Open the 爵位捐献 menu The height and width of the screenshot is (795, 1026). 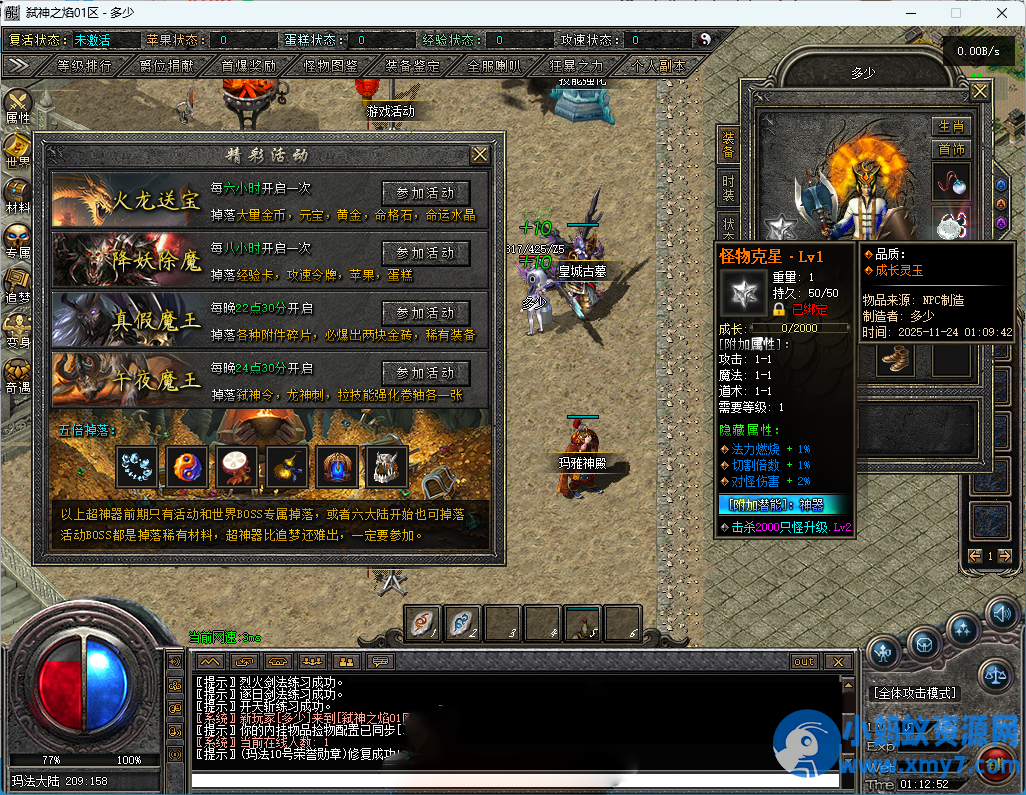(x=167, y=66)
